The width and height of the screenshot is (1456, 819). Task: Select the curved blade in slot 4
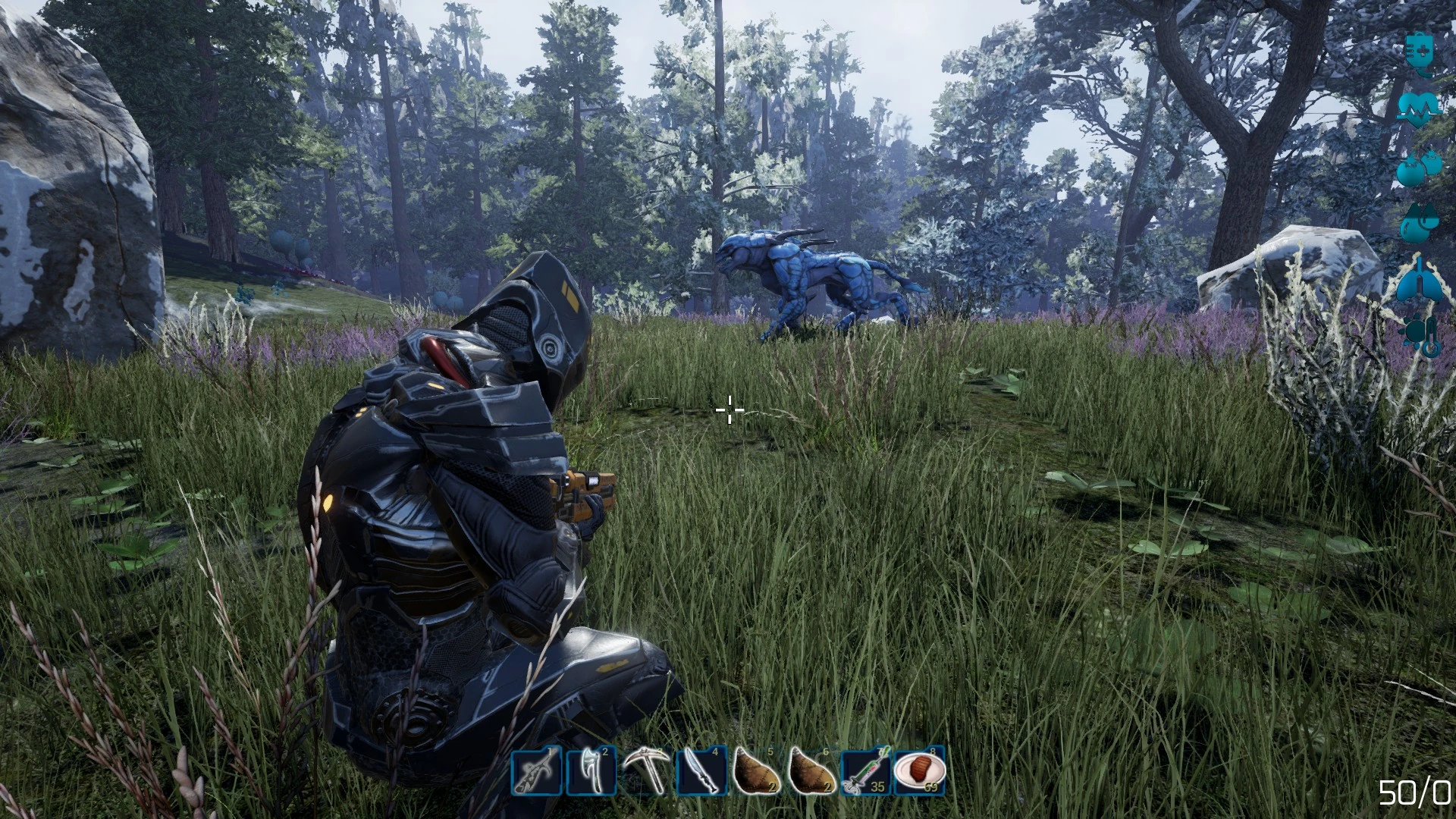click(700, 771)
